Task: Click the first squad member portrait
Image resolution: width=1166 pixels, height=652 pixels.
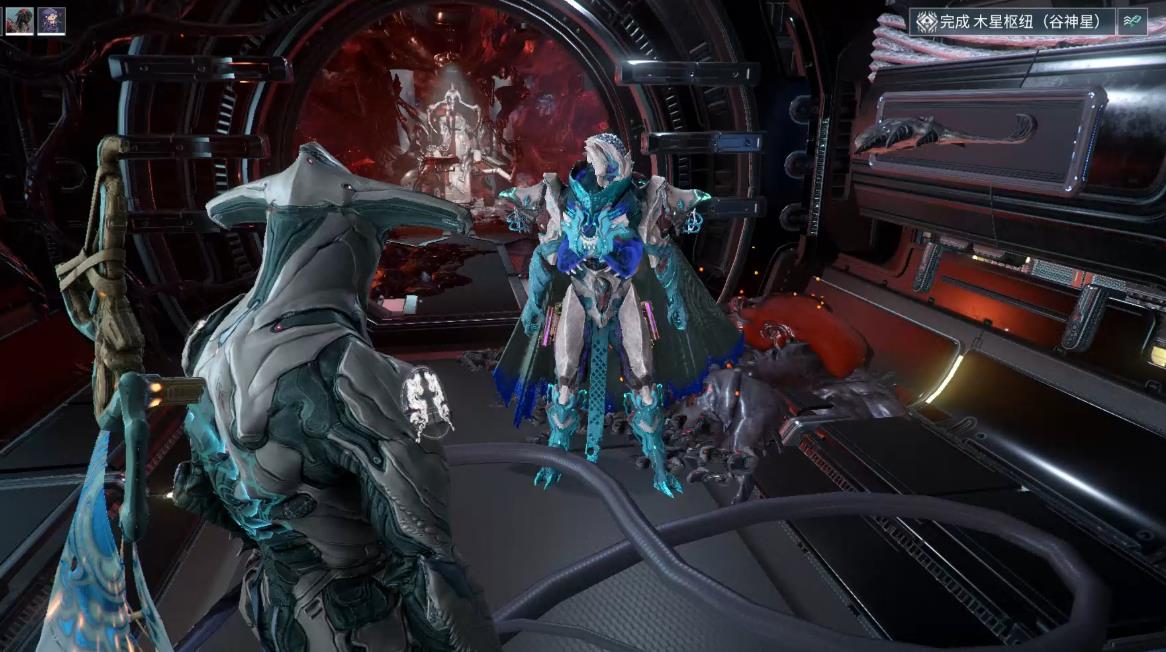Action: [19, 21]
